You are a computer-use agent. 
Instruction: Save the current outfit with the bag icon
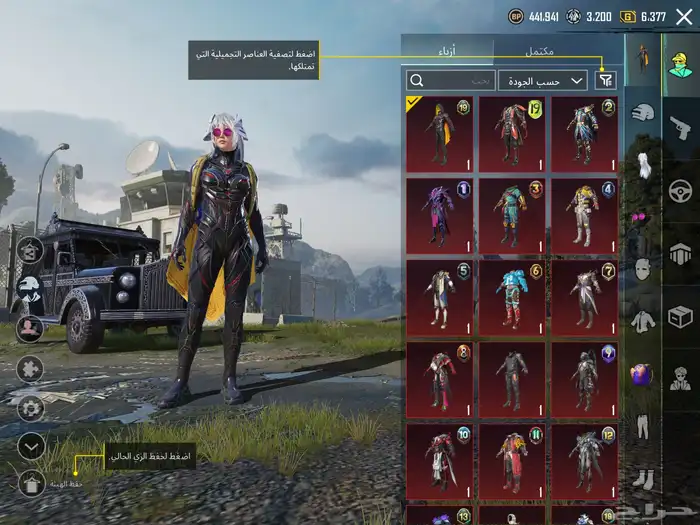point(32,484)
